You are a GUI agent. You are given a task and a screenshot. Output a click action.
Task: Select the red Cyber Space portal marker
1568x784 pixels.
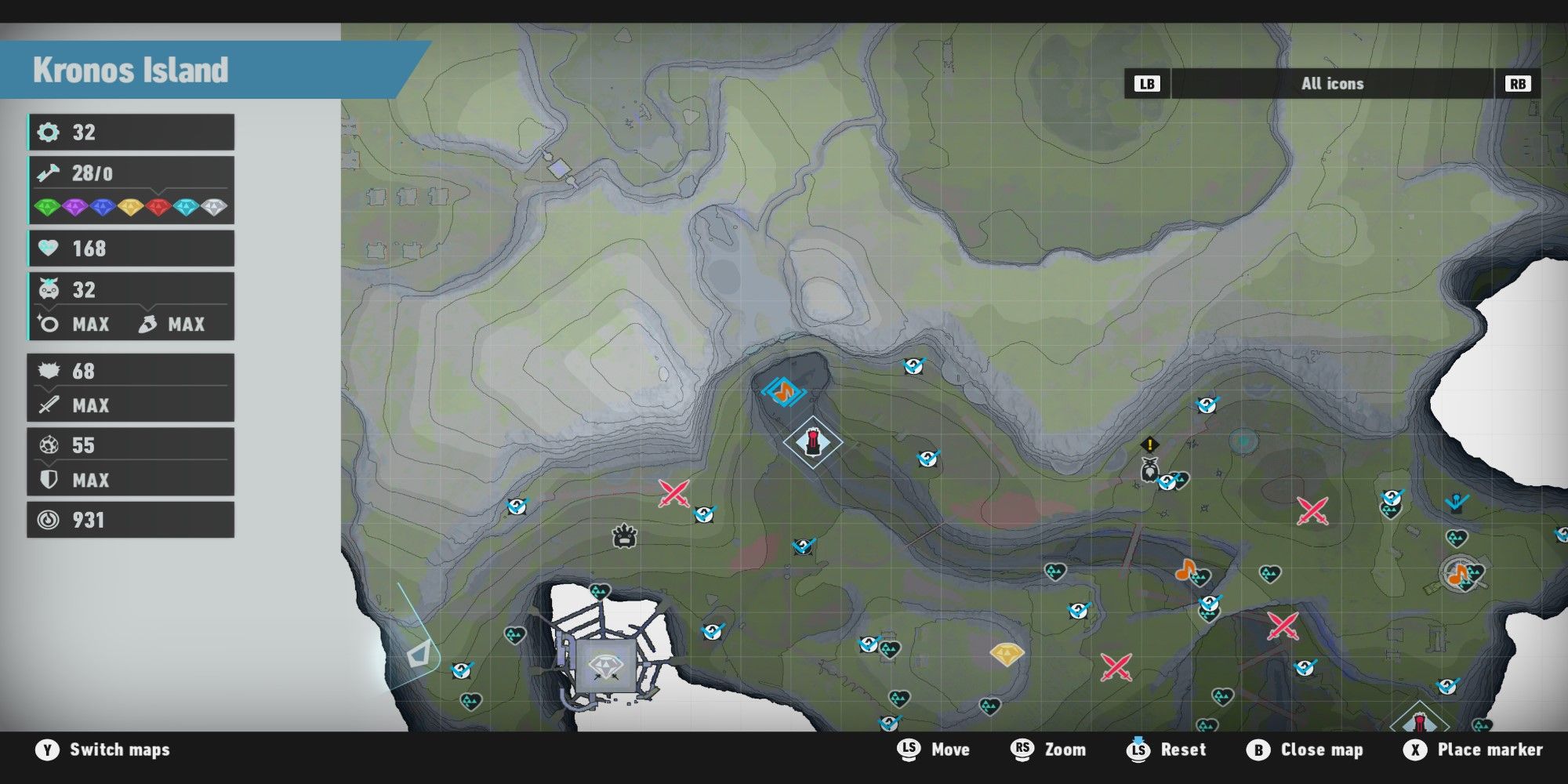click(x=813, y=441)
